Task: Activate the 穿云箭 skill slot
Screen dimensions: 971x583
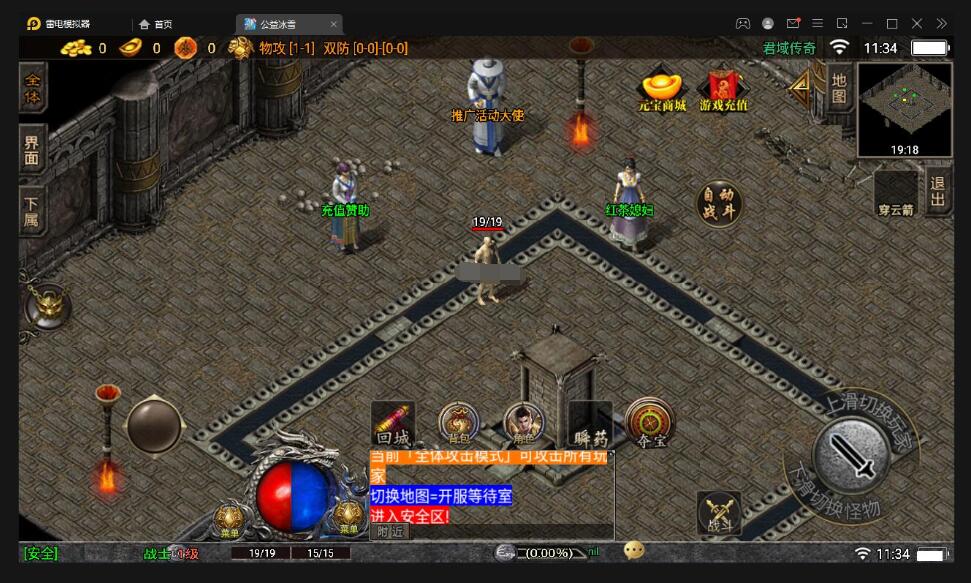Action: (x=896, y=191)
